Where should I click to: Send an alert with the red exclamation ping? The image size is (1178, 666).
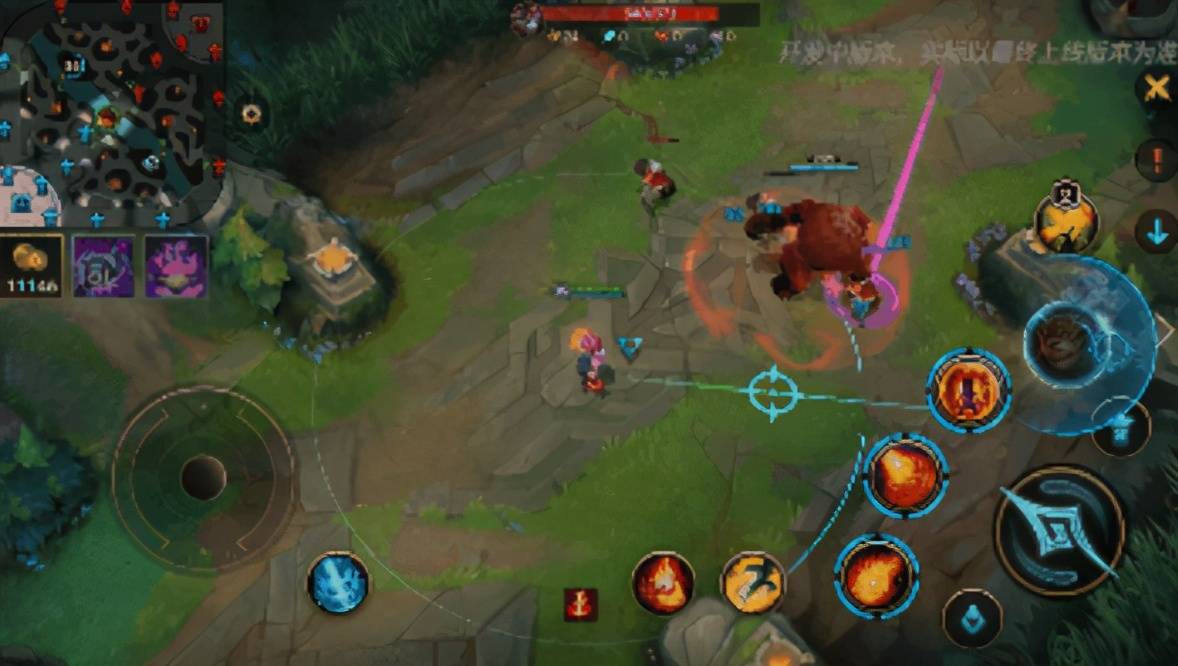[1156, 160]
